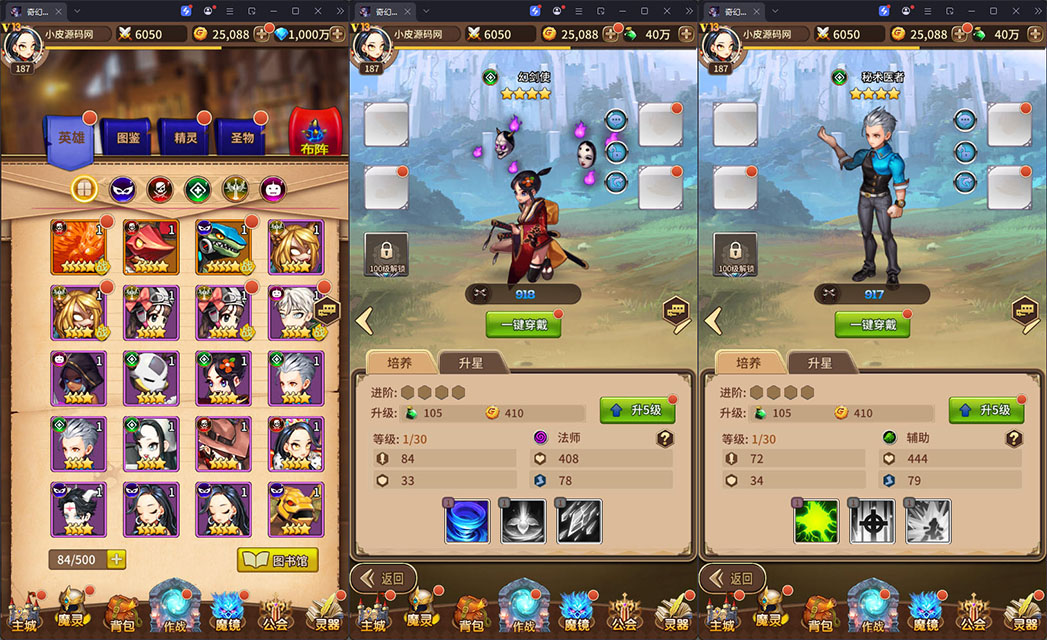Screen dimensions: 1047x640
Task: Tap 一键穿戴 beneath 秘术医者
Action: [x=872, y=324]
